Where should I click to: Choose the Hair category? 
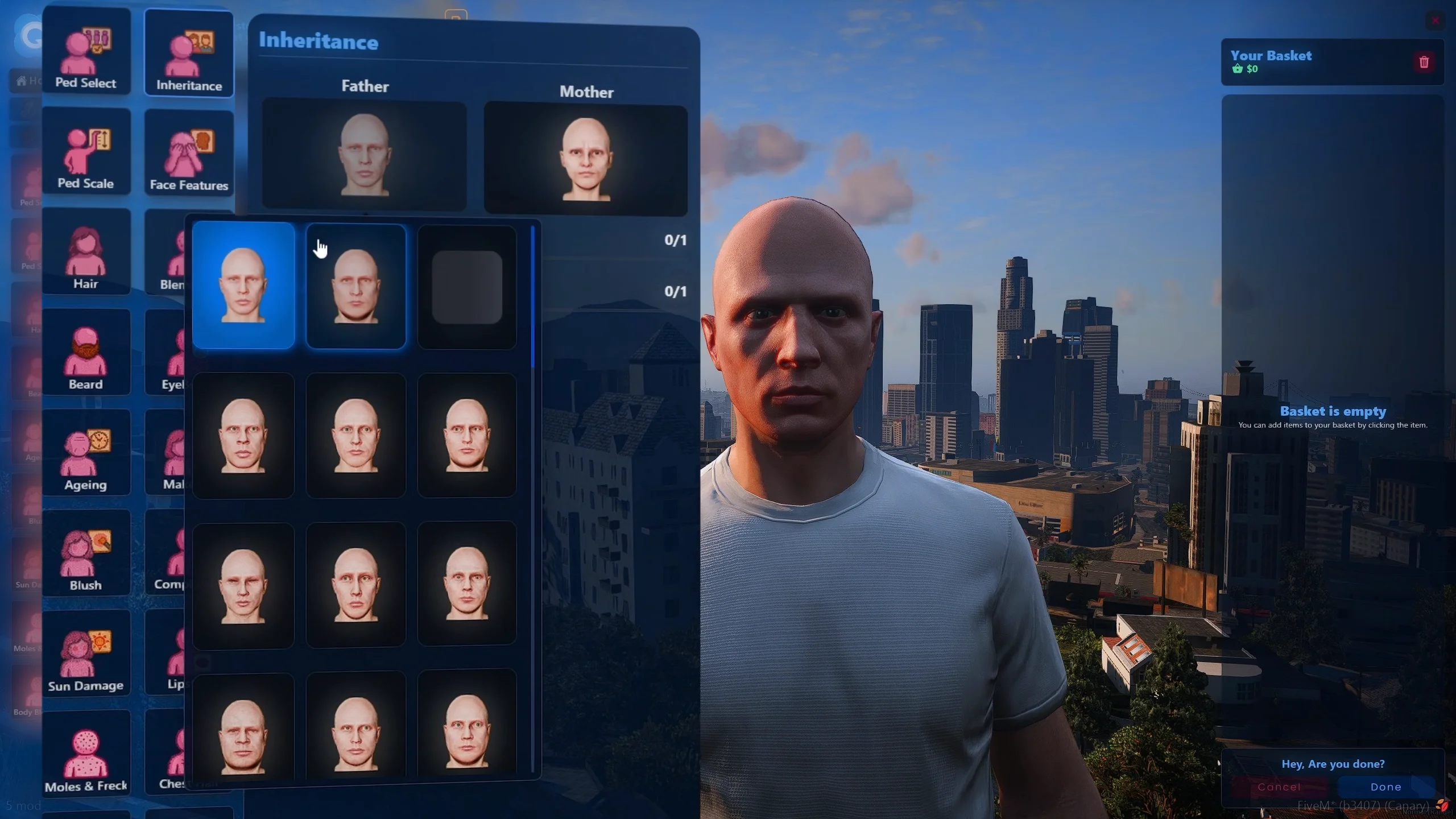[x=86, y=252]
